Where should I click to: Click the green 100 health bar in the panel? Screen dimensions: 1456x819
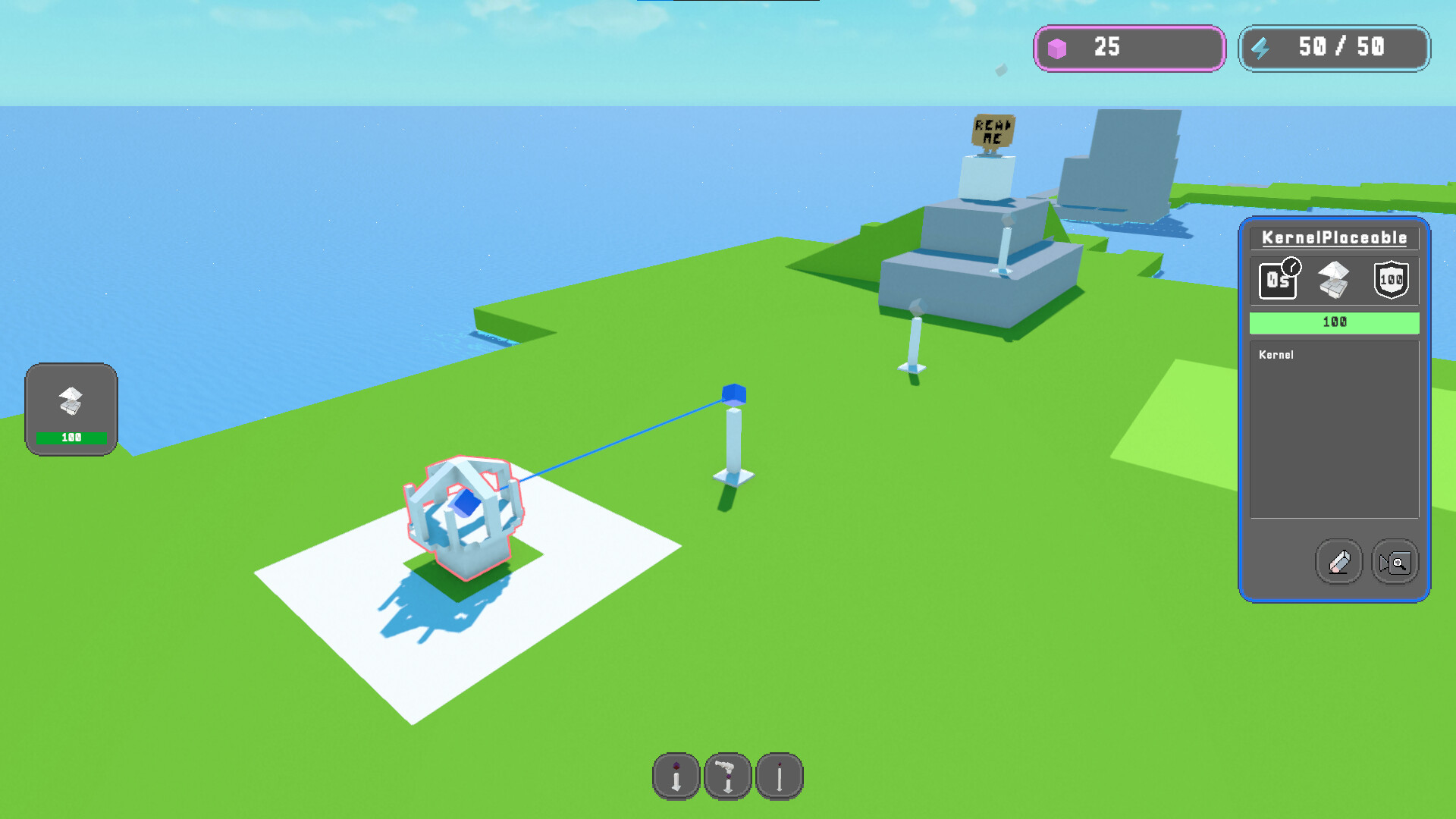[x=1333, y=323]
